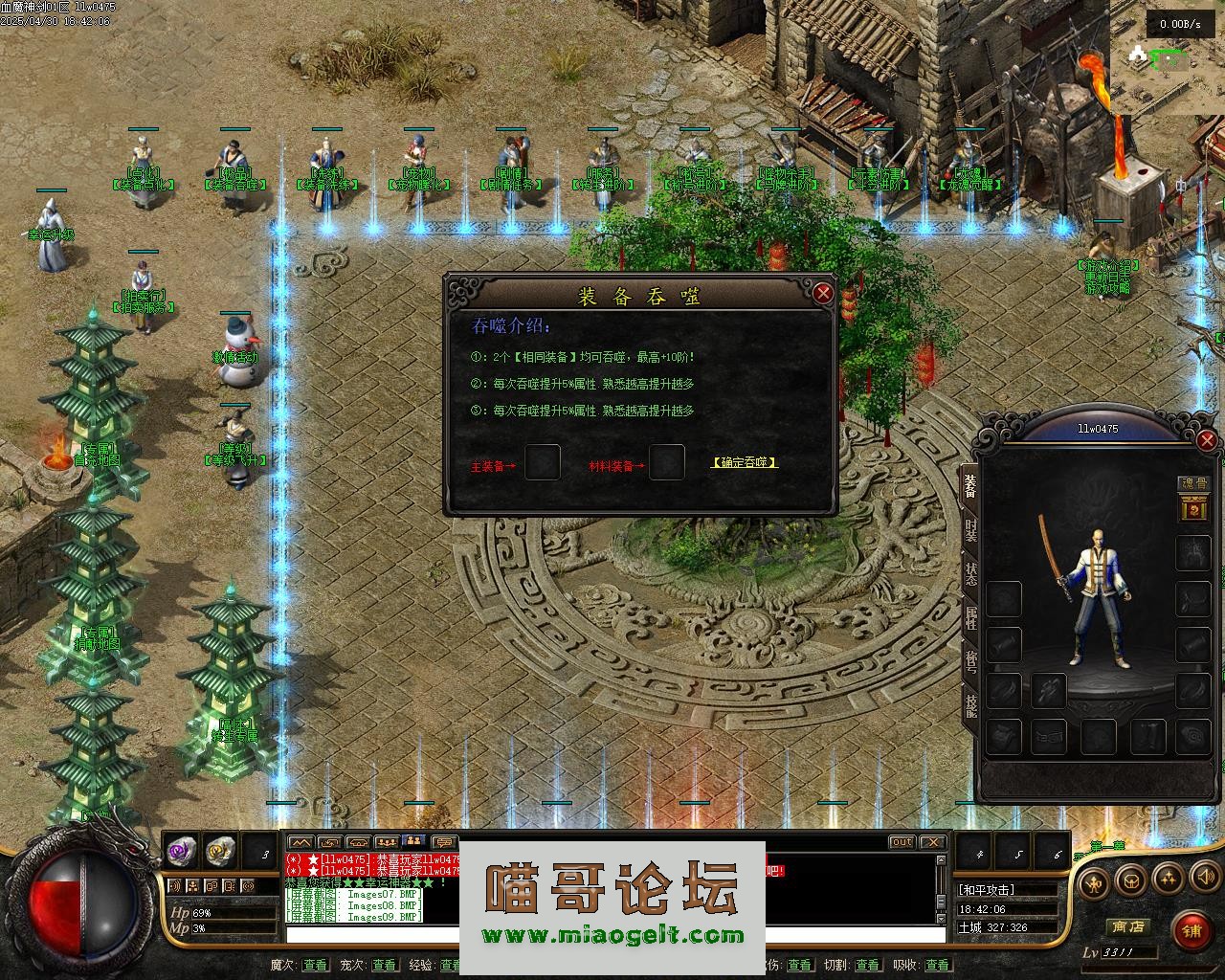The height and width of the screenshot is (980, 1225).
Task: Use the yellow swirl stone in hotbar
Action: (x=221, y=850)
